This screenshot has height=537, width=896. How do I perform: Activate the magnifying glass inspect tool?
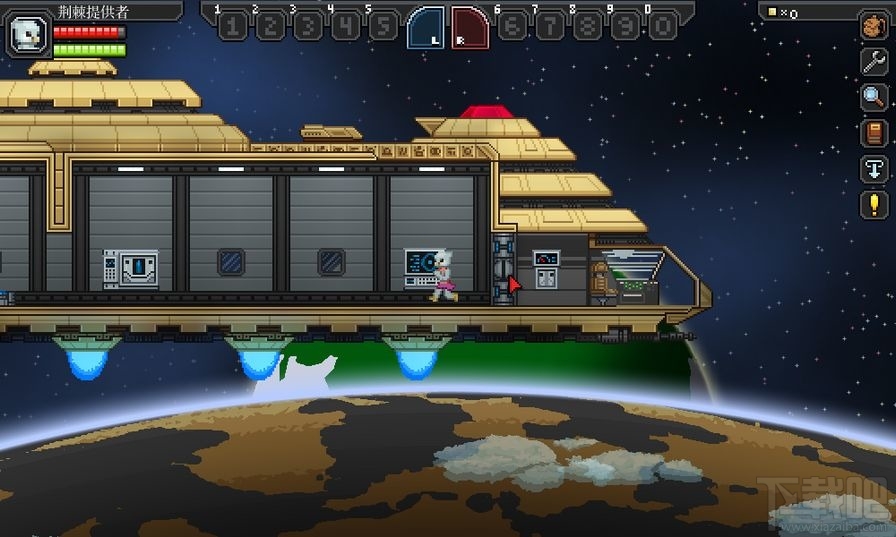(874, 97)
